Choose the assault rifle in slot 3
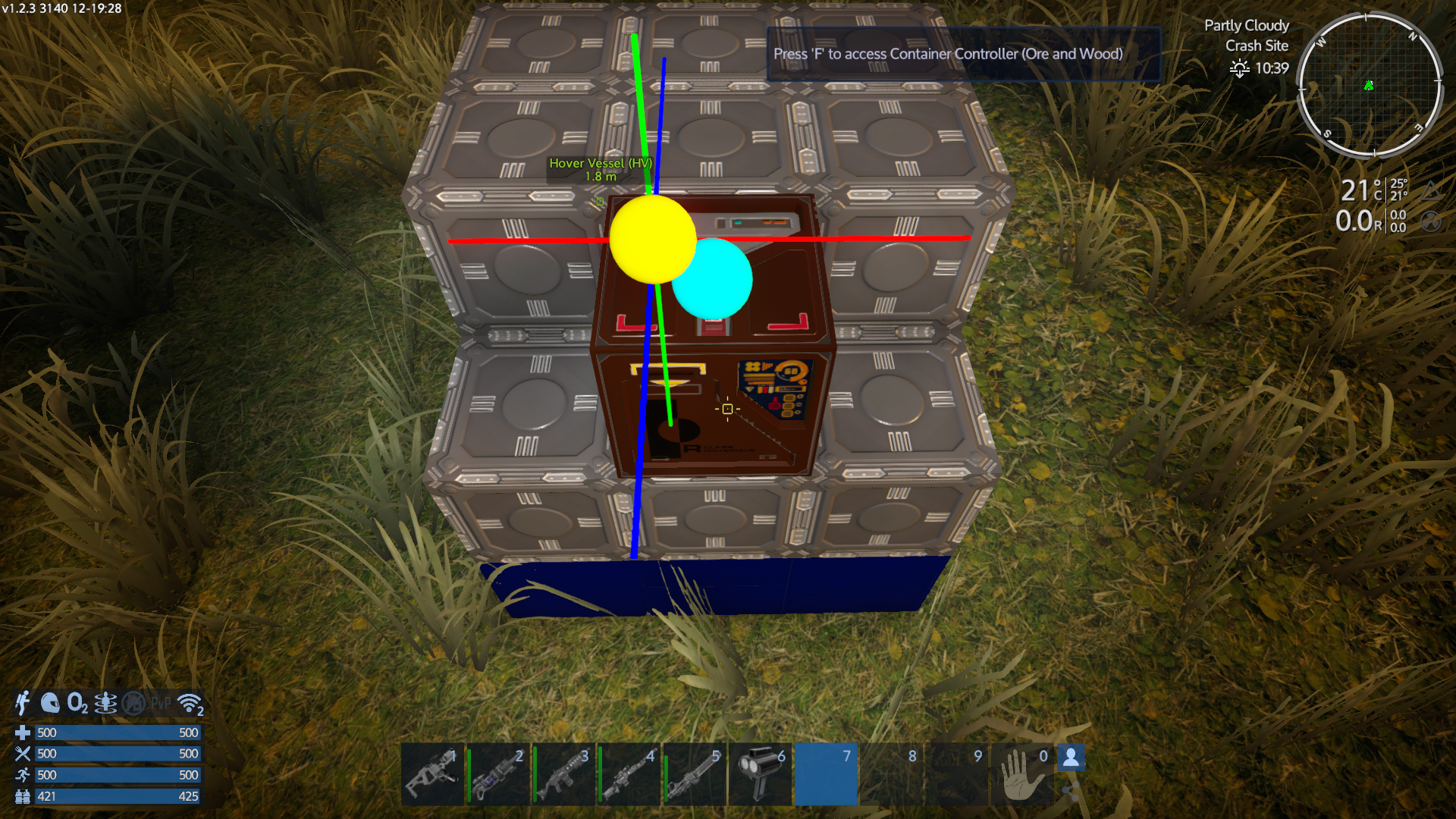Screen dimensions: 1456x819 click(x=564, y=774)
